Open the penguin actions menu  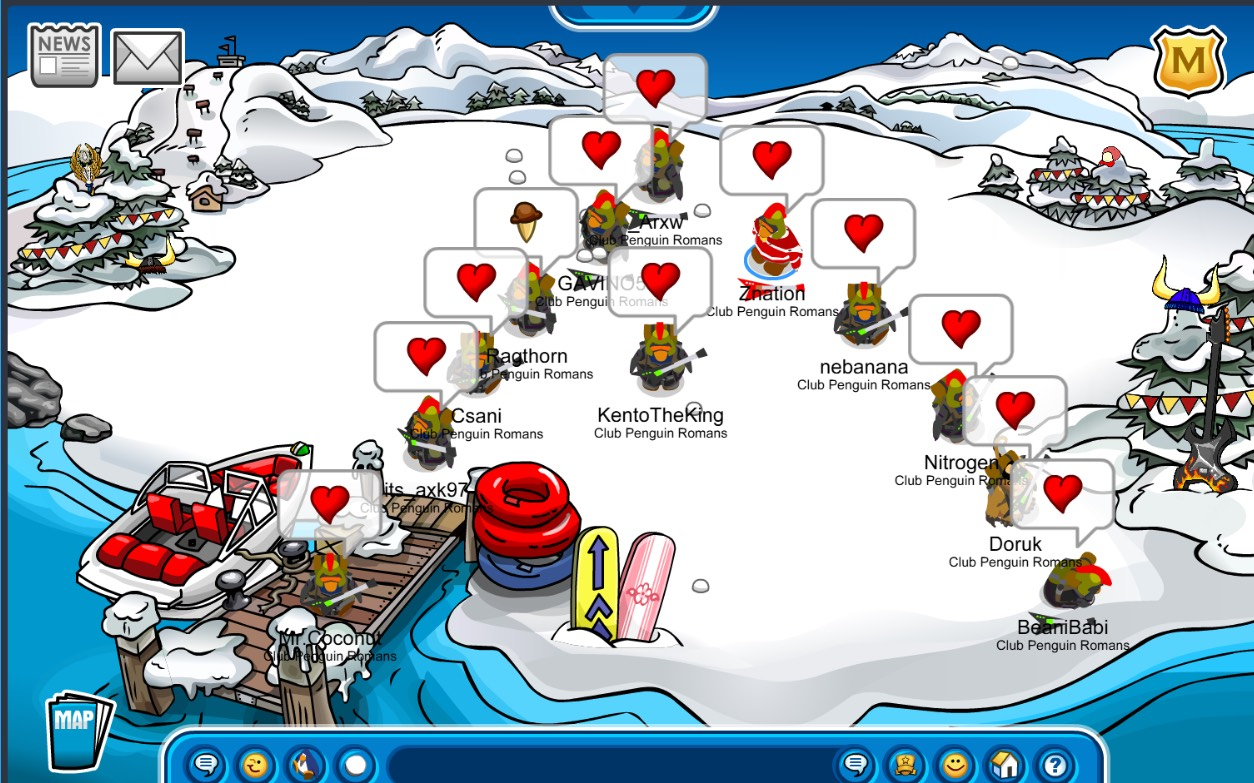306,765
